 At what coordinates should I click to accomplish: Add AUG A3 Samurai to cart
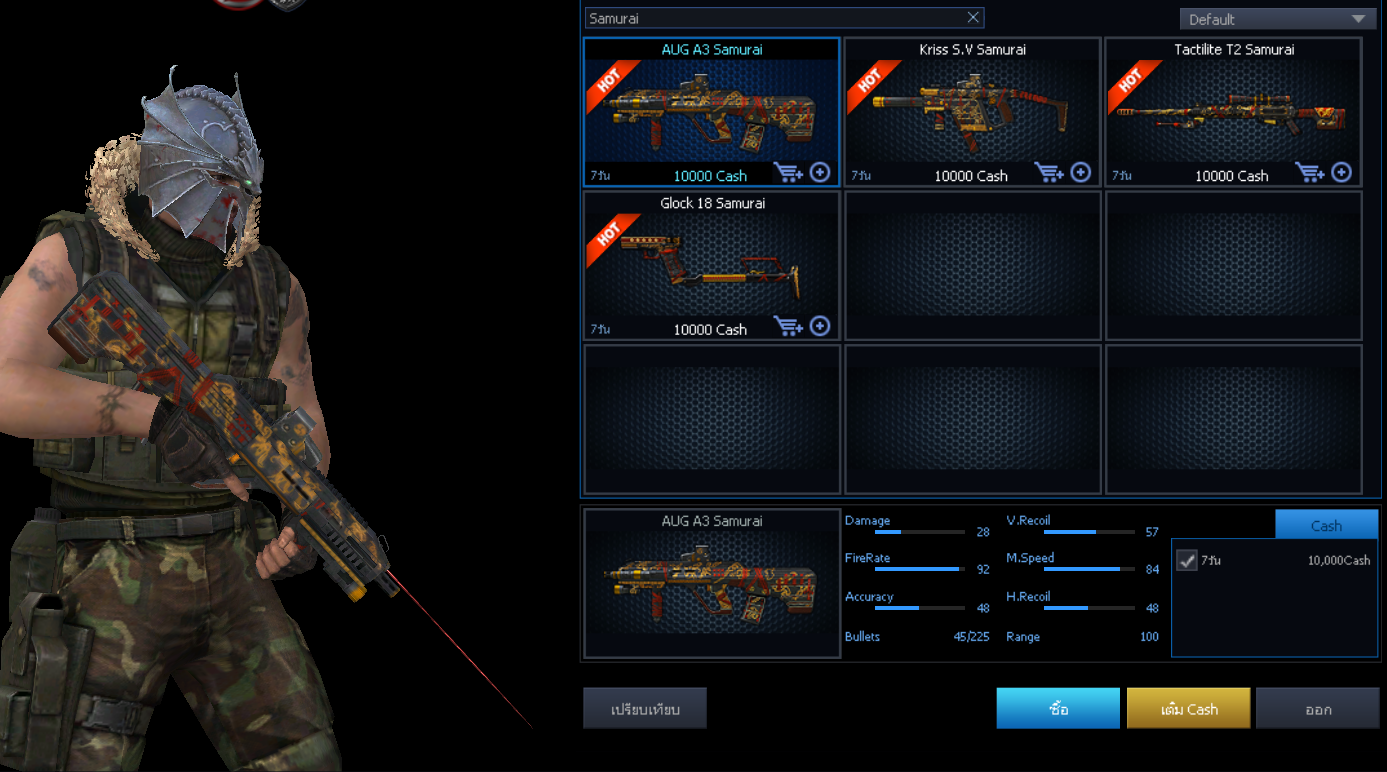point(788,173)
